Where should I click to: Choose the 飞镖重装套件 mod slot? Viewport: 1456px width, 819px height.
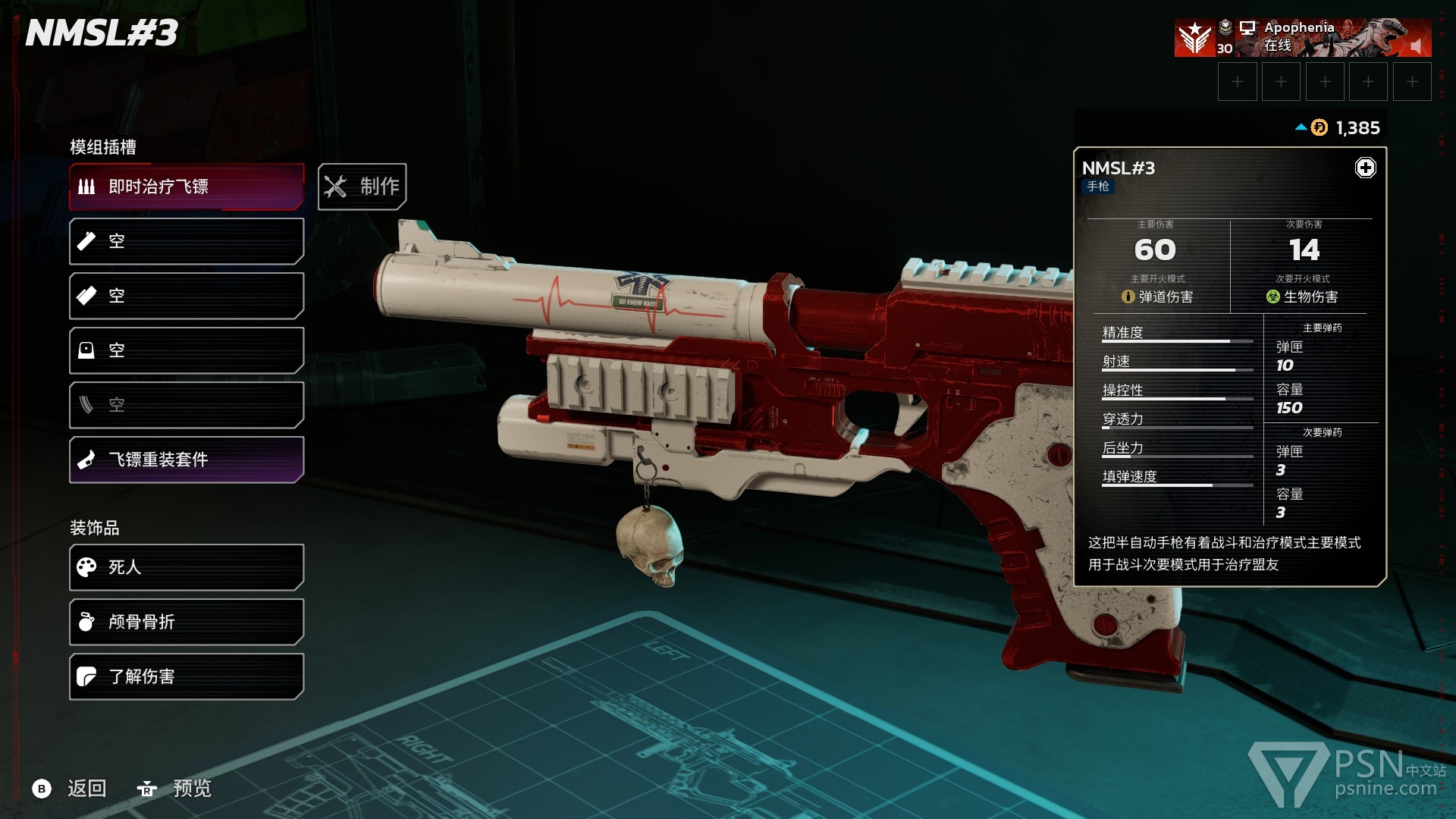pos(187,460)
